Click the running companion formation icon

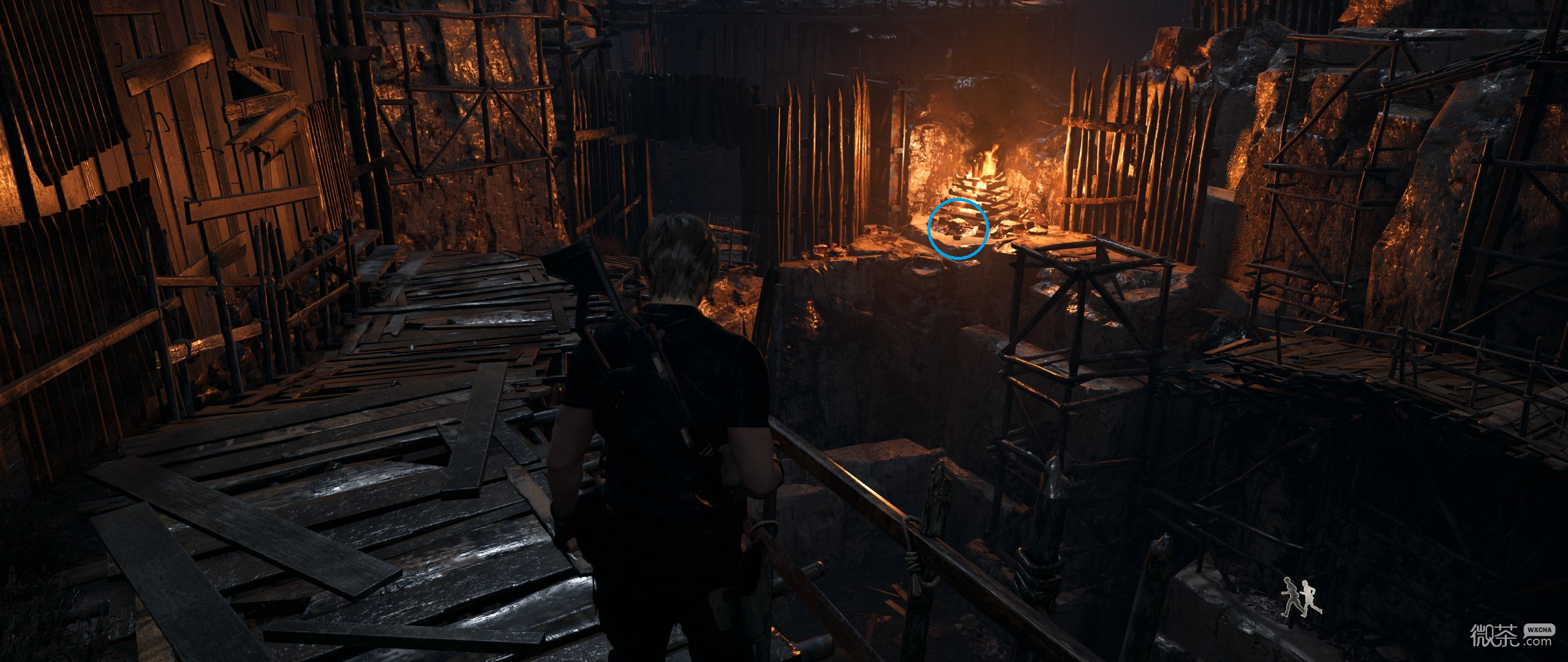(1302, 598)
